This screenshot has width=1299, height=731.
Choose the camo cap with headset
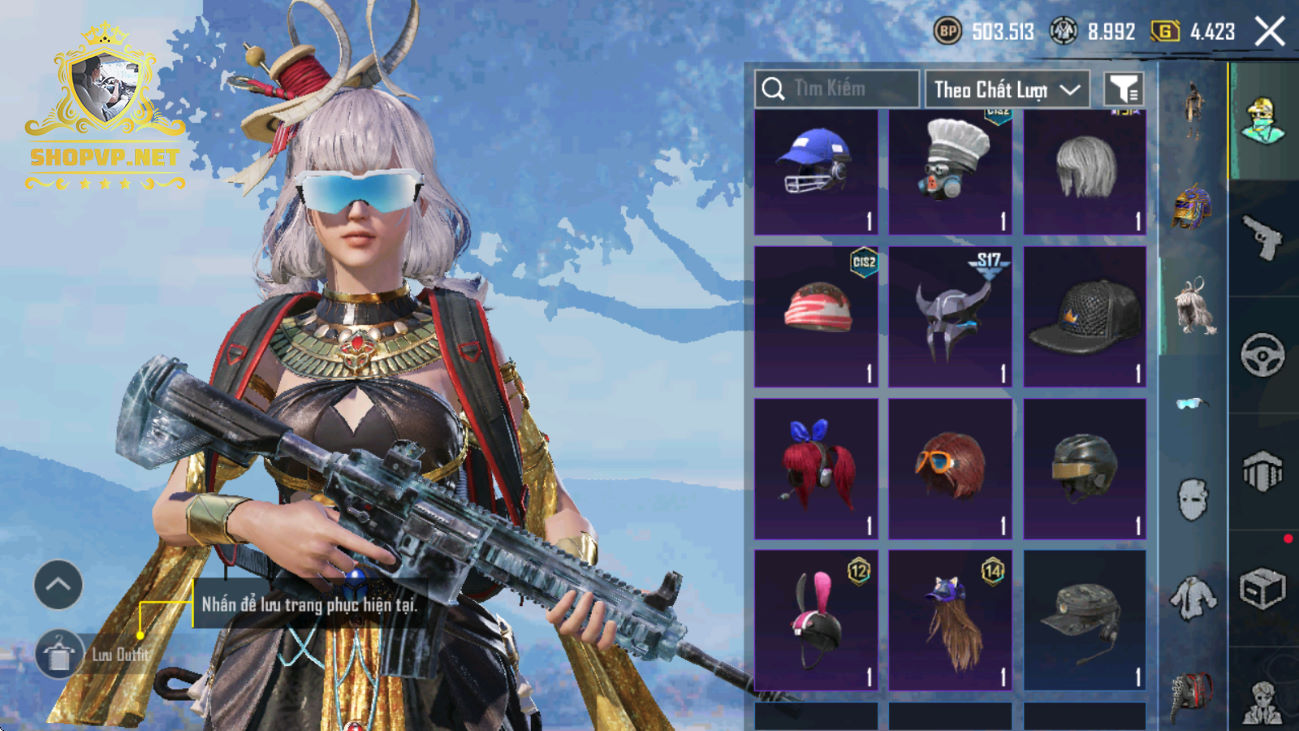[1085, 619]
